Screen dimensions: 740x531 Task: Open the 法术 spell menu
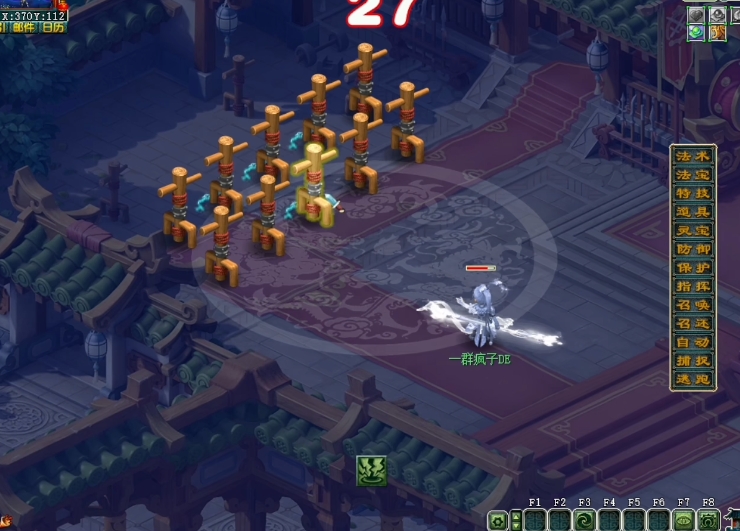point(693,156)
